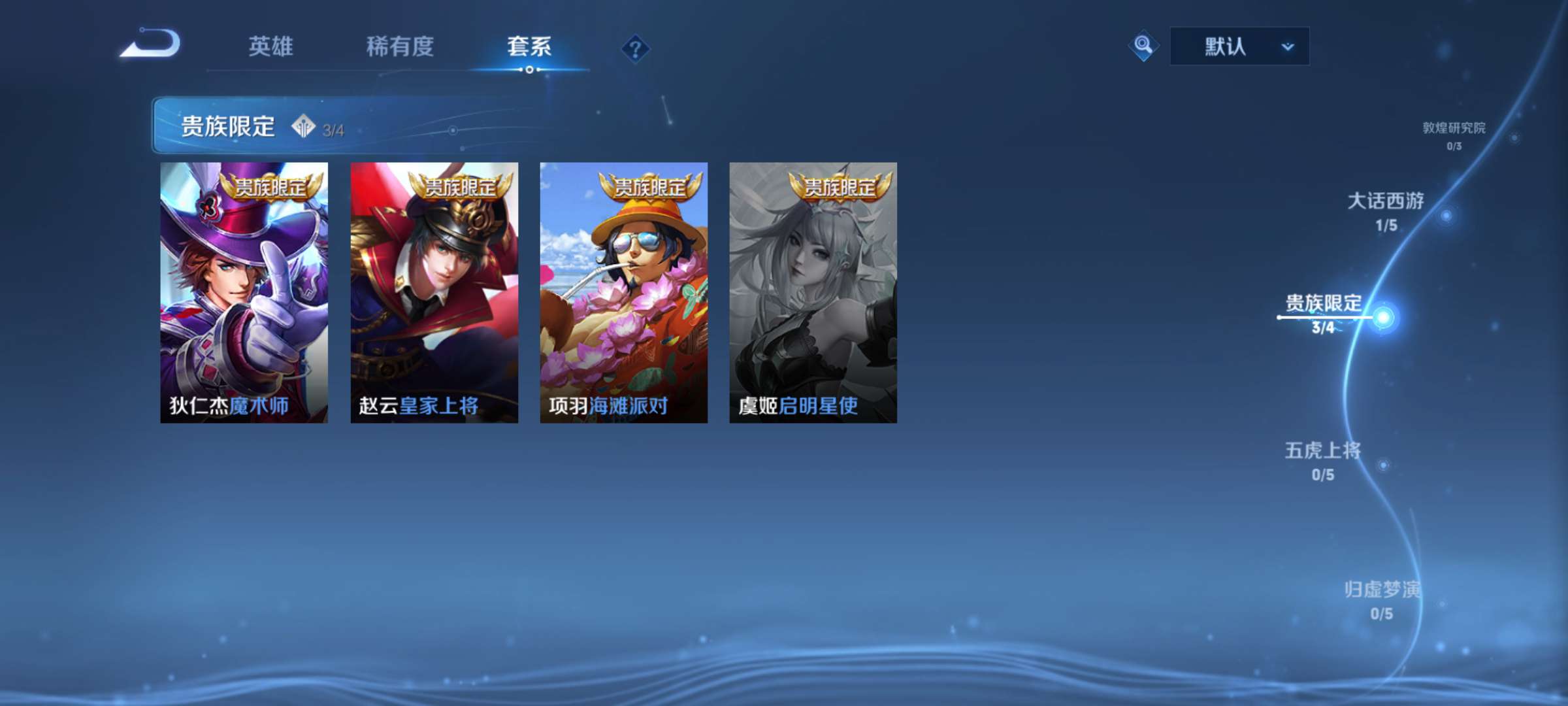
Task: Open the 项羽海滩派对 skin card
Action: (623, 294)
